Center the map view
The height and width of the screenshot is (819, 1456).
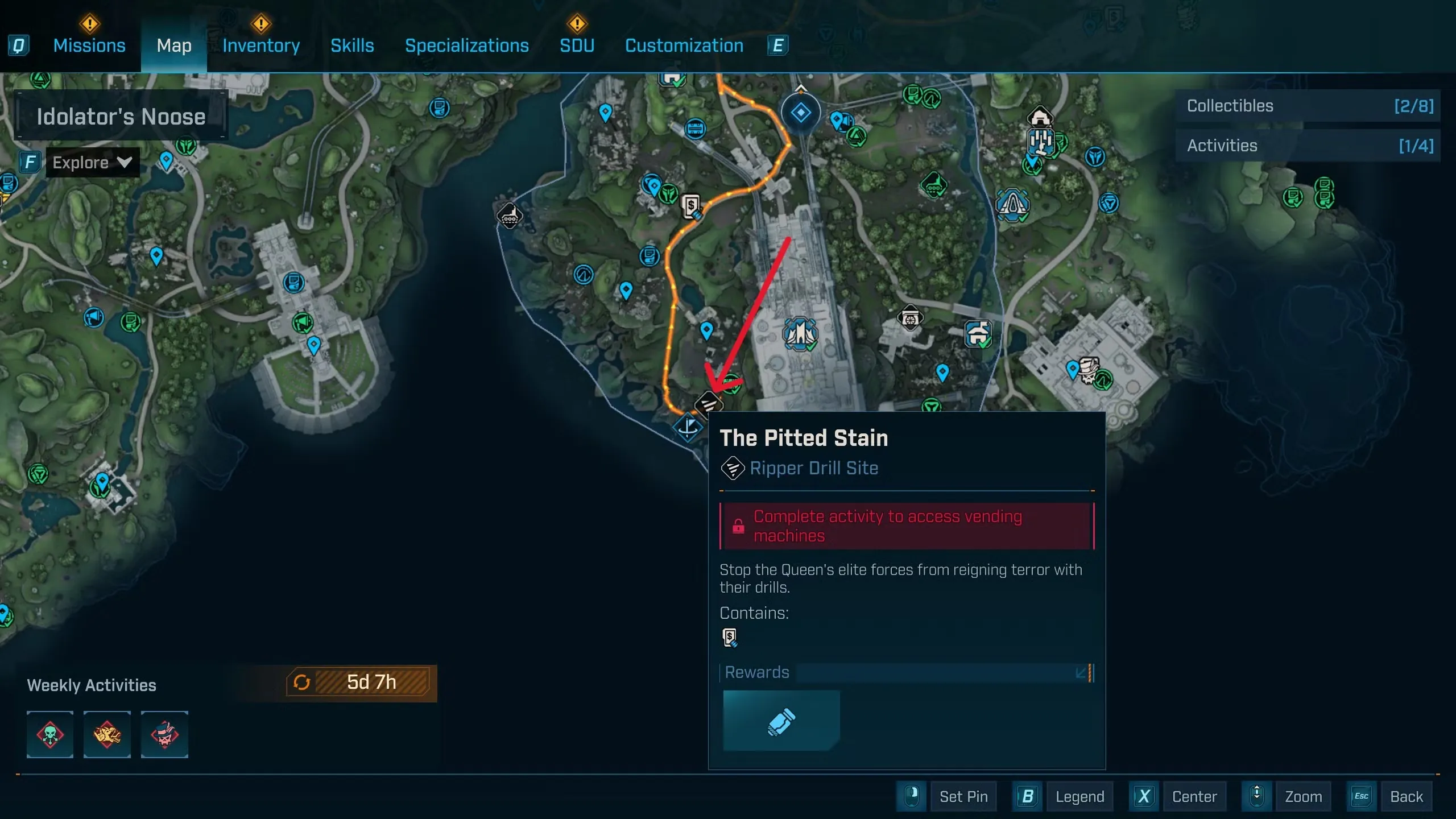tap(1194, 796)
